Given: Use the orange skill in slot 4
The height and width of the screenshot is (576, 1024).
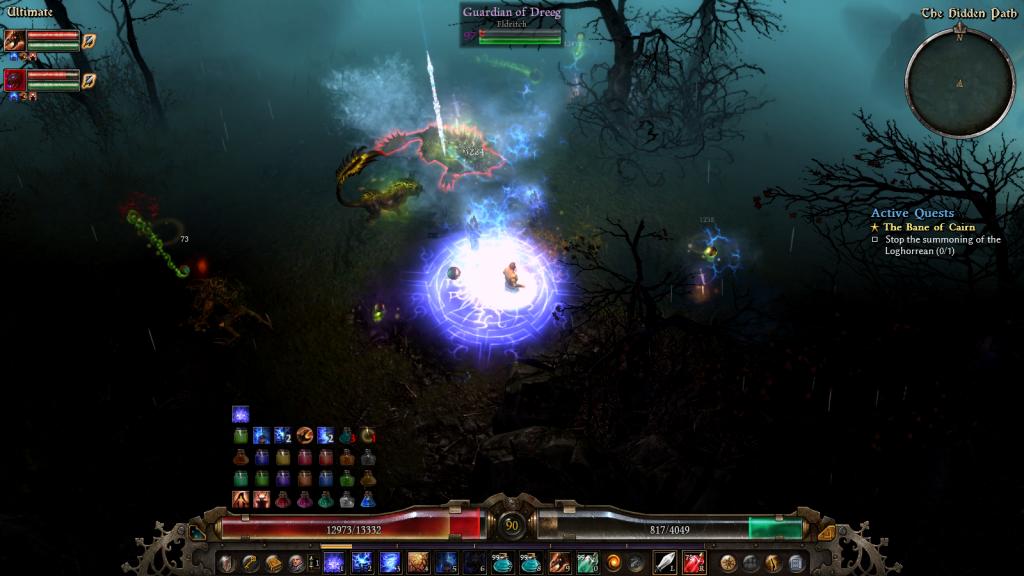Looking at the screenshot, I should [x=418, y=562].
